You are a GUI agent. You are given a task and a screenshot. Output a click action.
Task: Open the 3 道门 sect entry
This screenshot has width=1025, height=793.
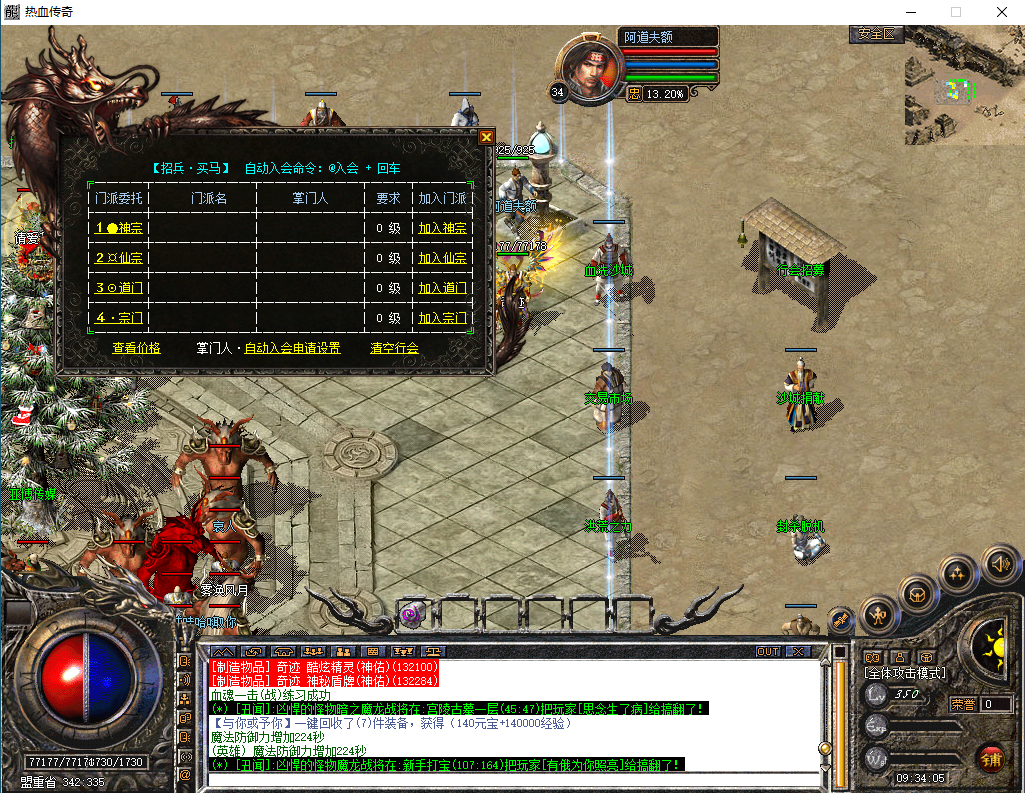(119, 288)
